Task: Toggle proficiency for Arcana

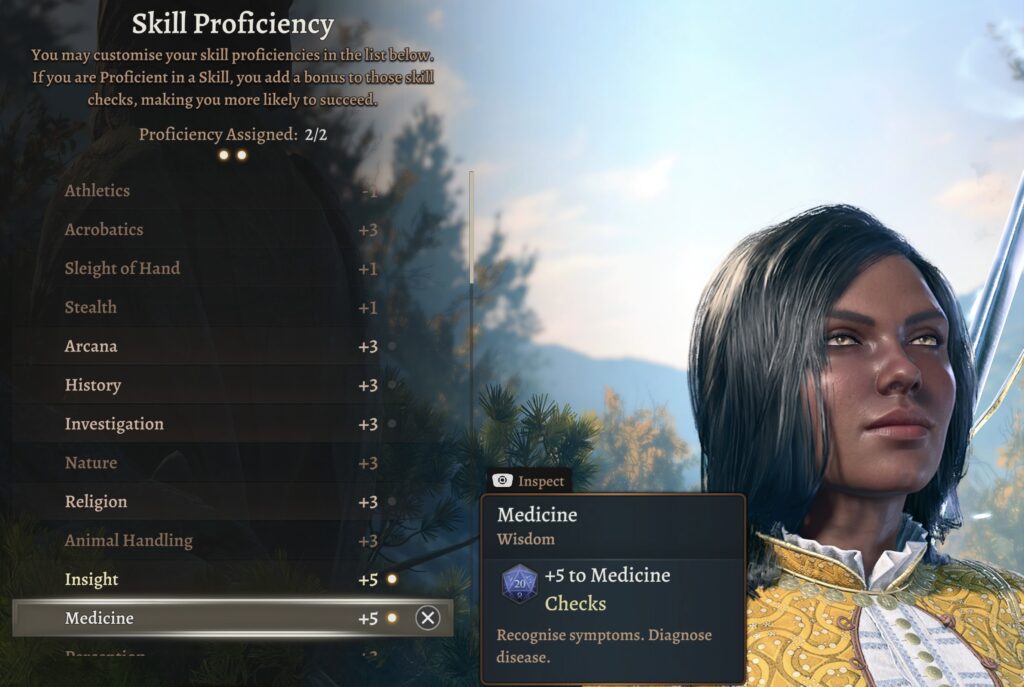Action: point(391,346)
